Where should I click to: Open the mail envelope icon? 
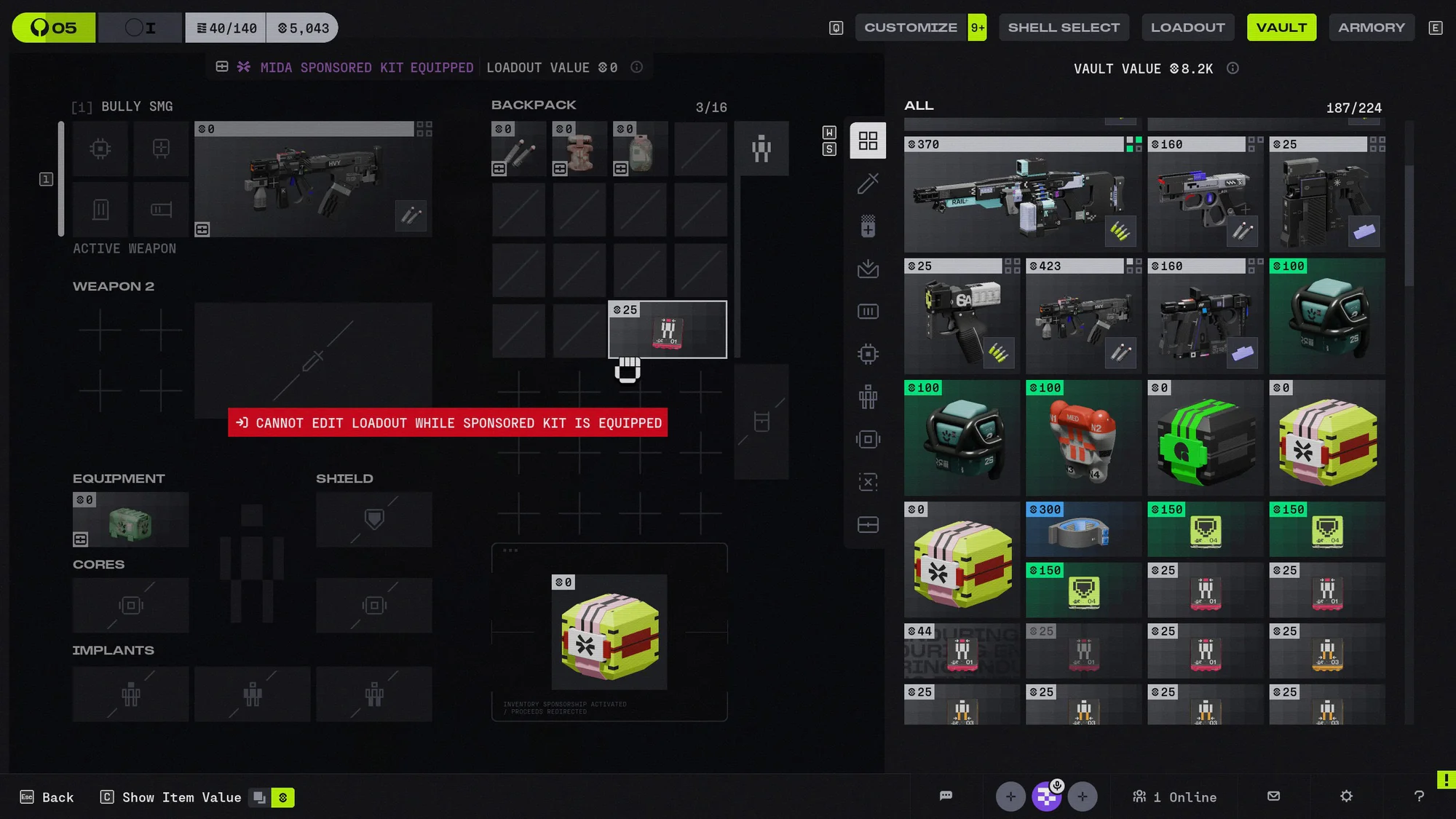pos(1273,796)
